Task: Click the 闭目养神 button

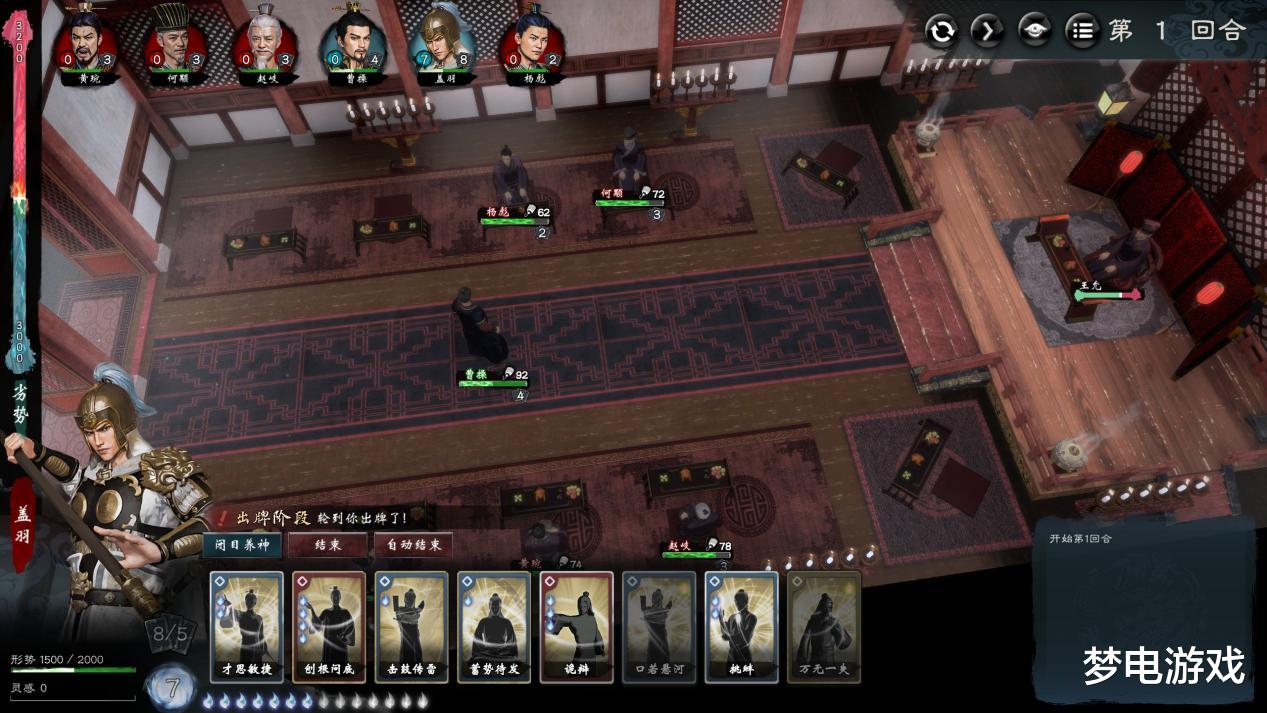Action: pyautogui.click(x=241, y=545)
